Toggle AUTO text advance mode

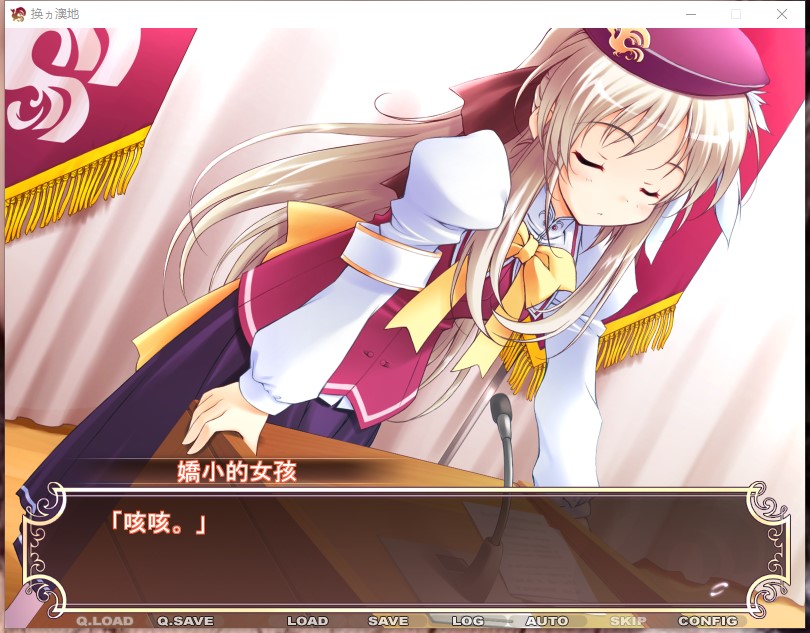point(546,621)
